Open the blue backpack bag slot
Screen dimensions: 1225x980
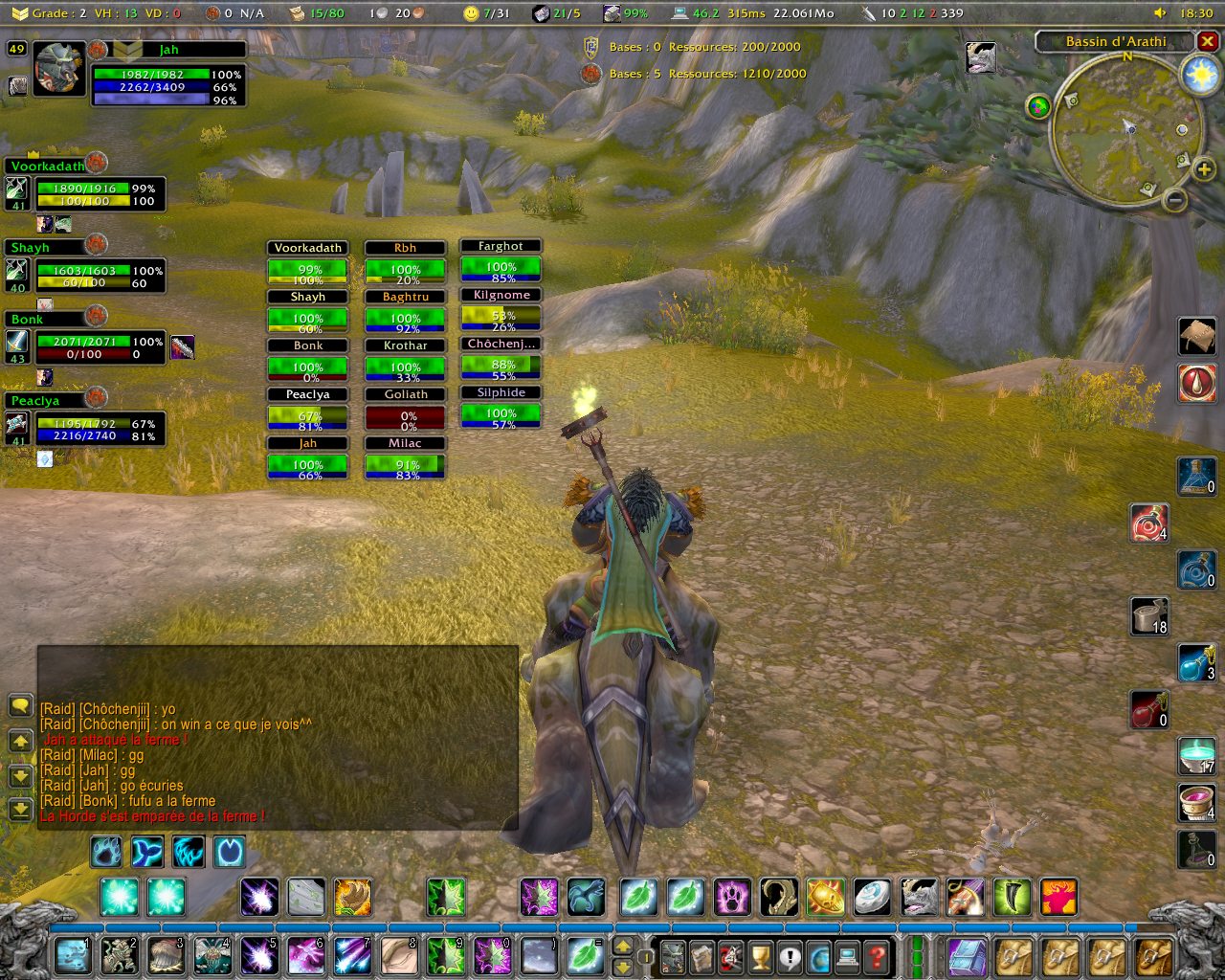pos(966,955)
